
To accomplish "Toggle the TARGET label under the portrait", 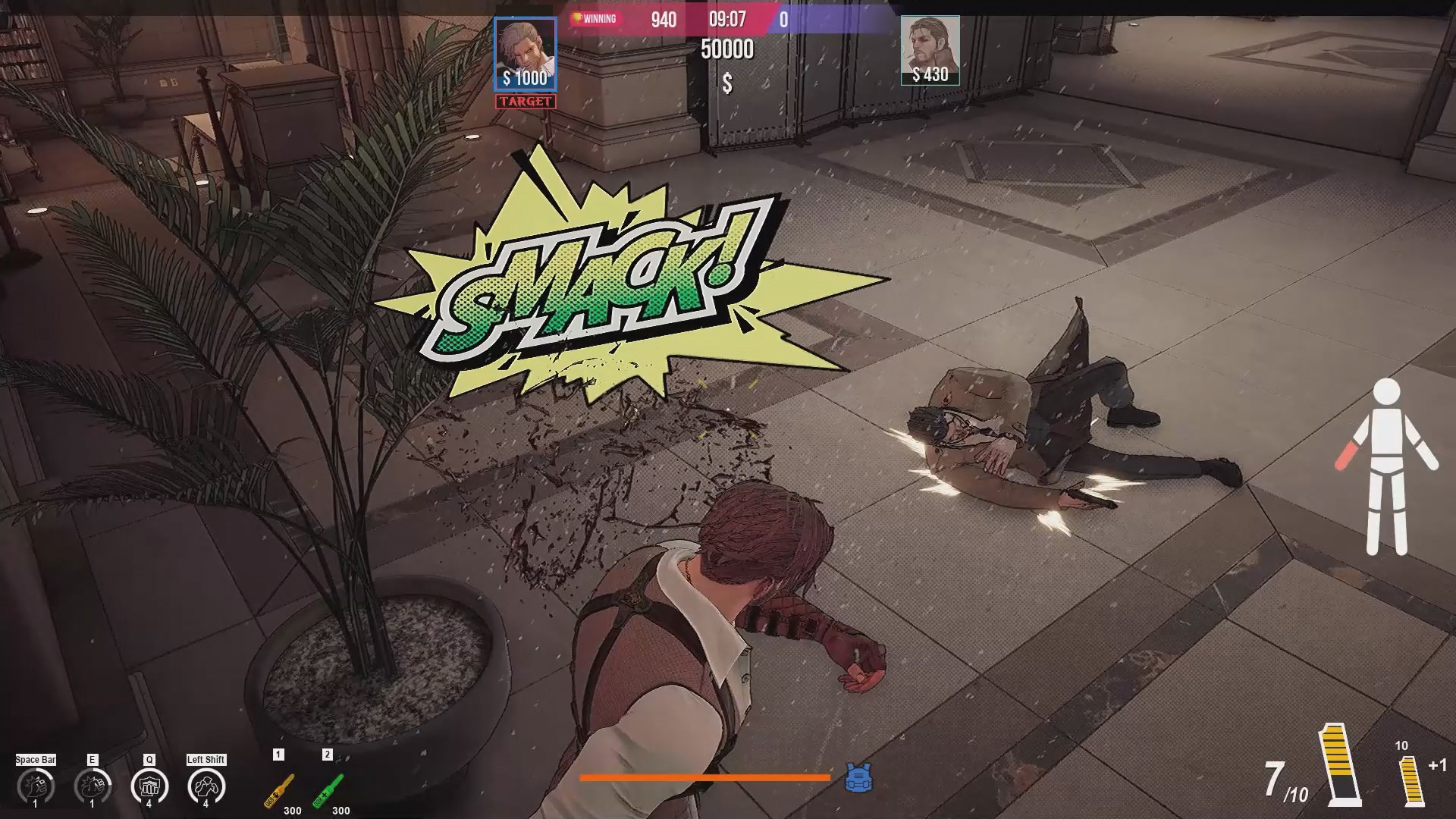I will [x=524, y=100].
